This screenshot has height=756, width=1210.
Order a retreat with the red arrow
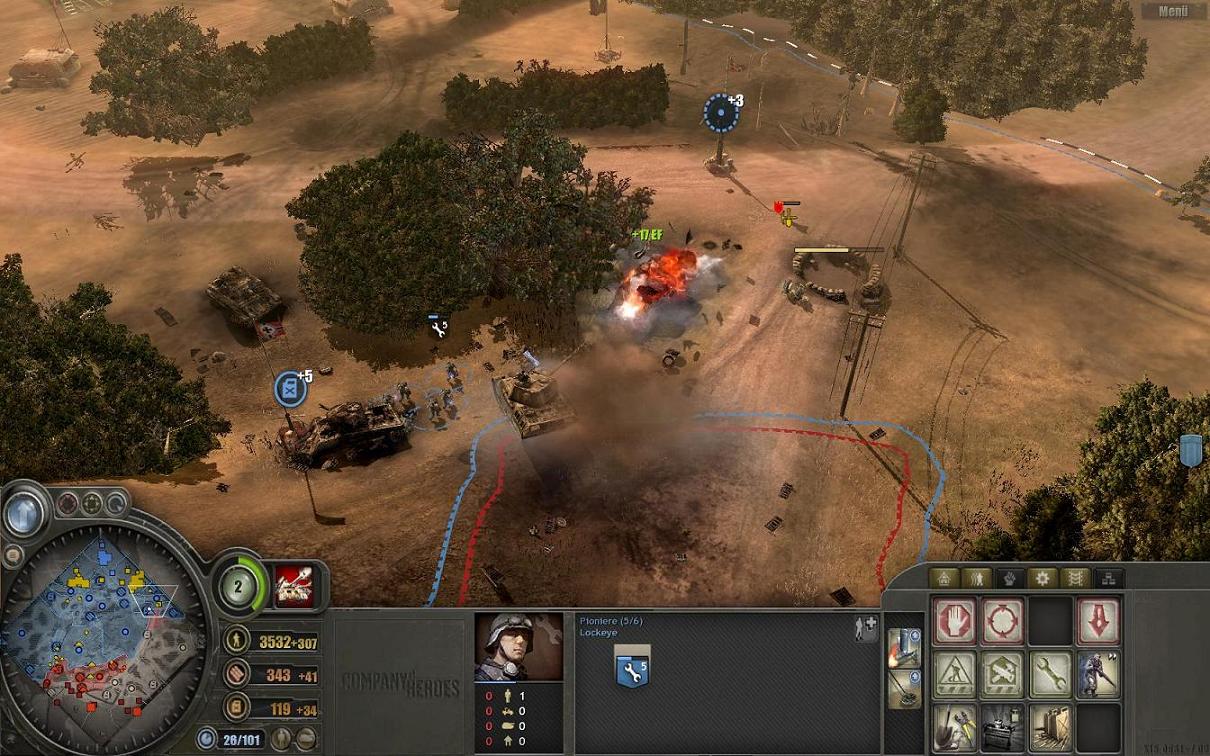[x=1098, y=621]
